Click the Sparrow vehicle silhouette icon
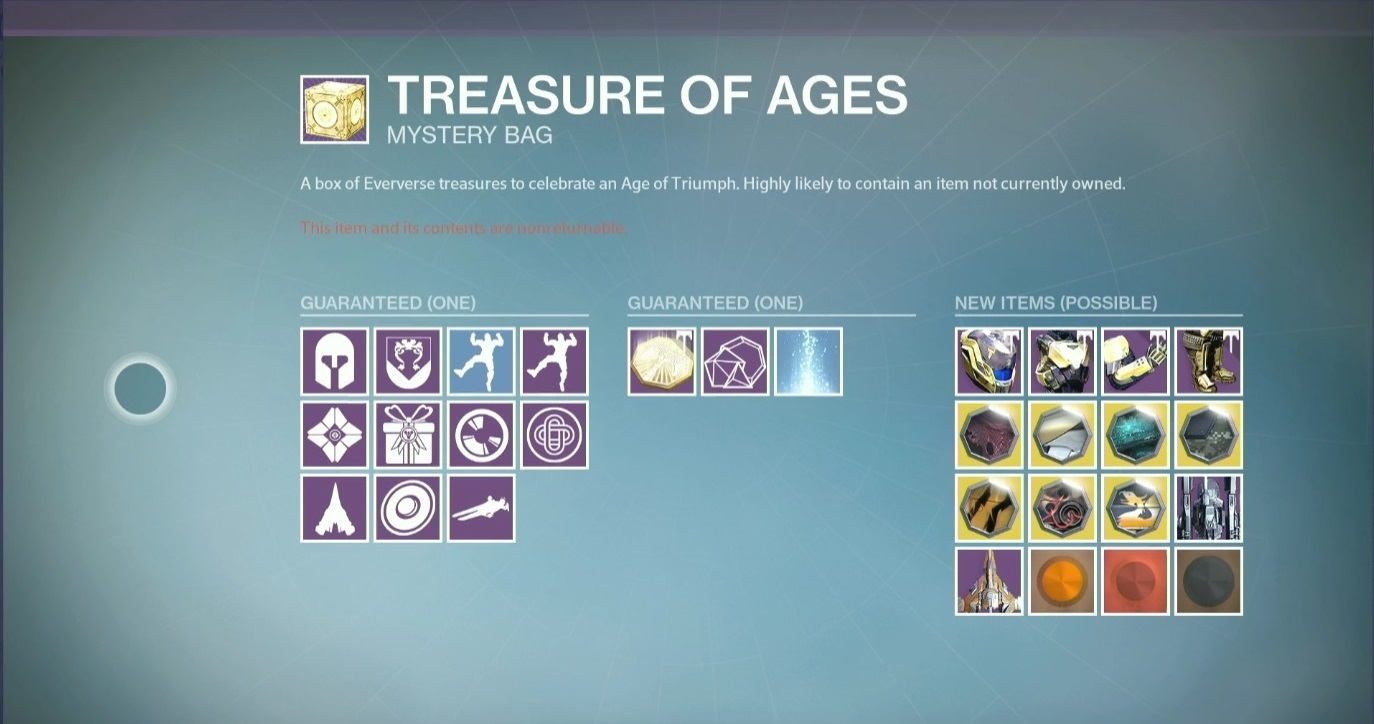This screenshot has height=724, width=1374. click(x=481, y=508)
